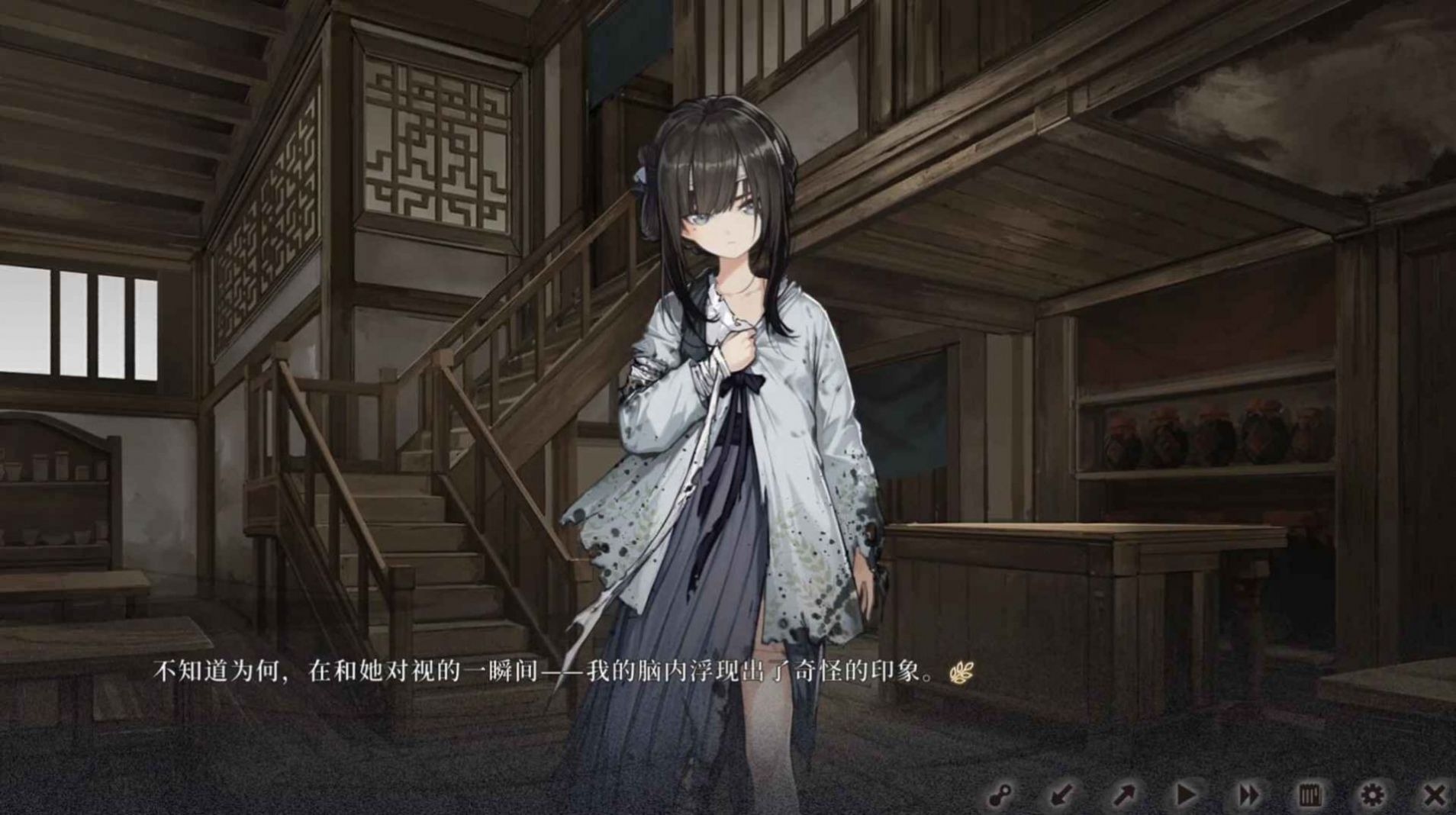
Task: Open the game settings menu
Action: pos(1372,794)
